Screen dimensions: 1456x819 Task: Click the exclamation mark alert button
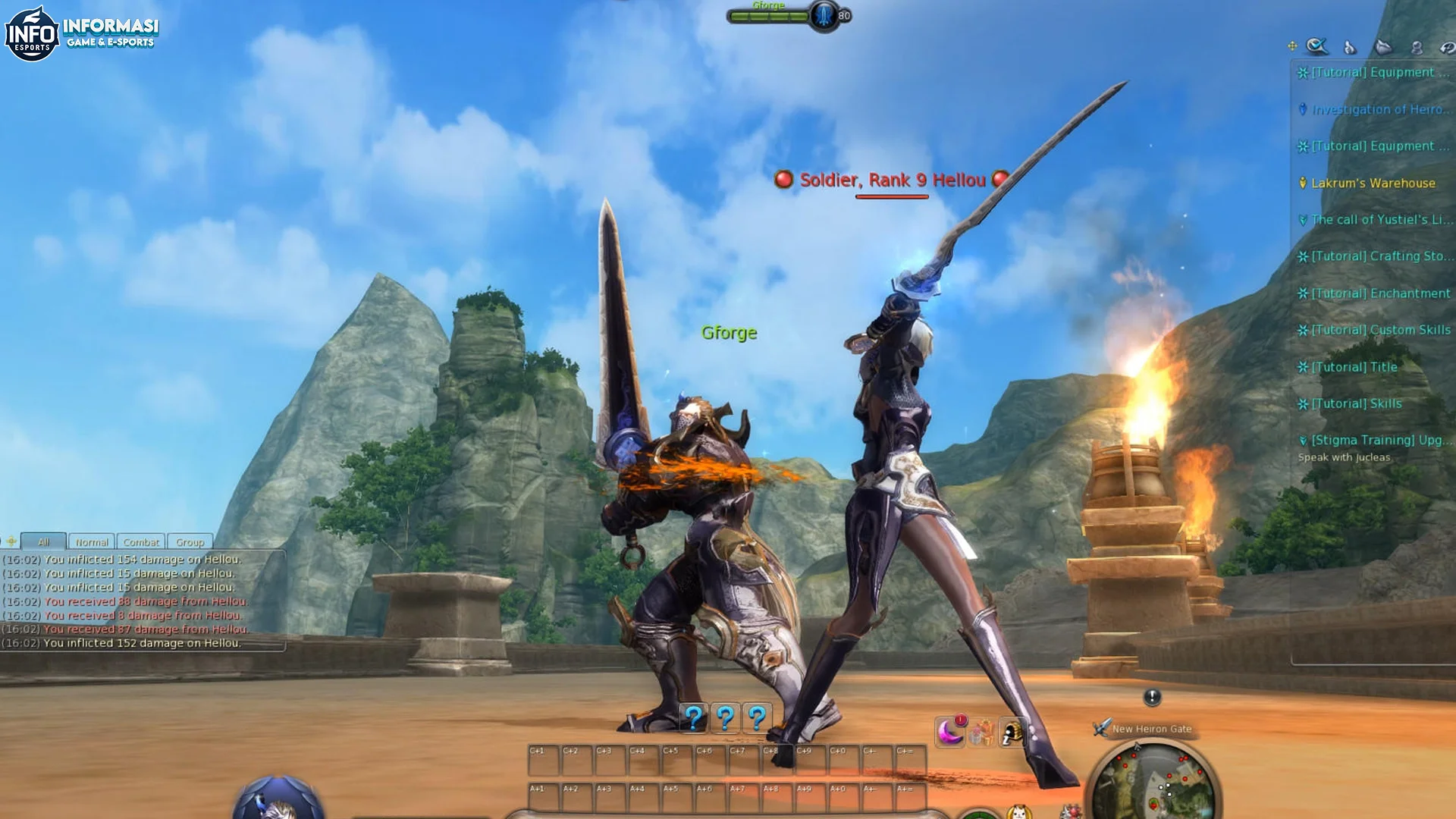coord(1152,697)
